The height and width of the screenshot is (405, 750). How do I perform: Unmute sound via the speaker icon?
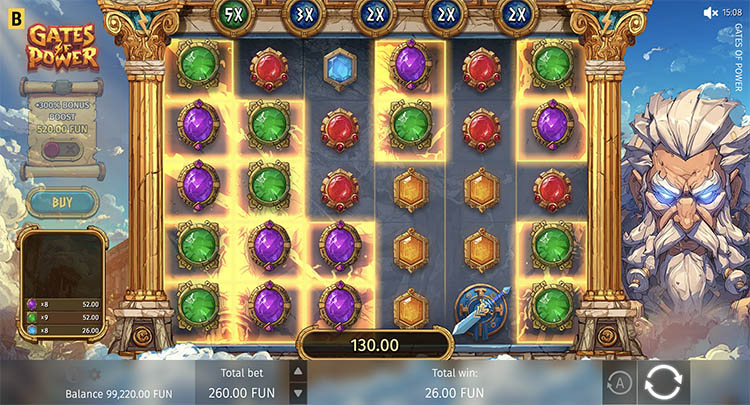click(711, 12)
